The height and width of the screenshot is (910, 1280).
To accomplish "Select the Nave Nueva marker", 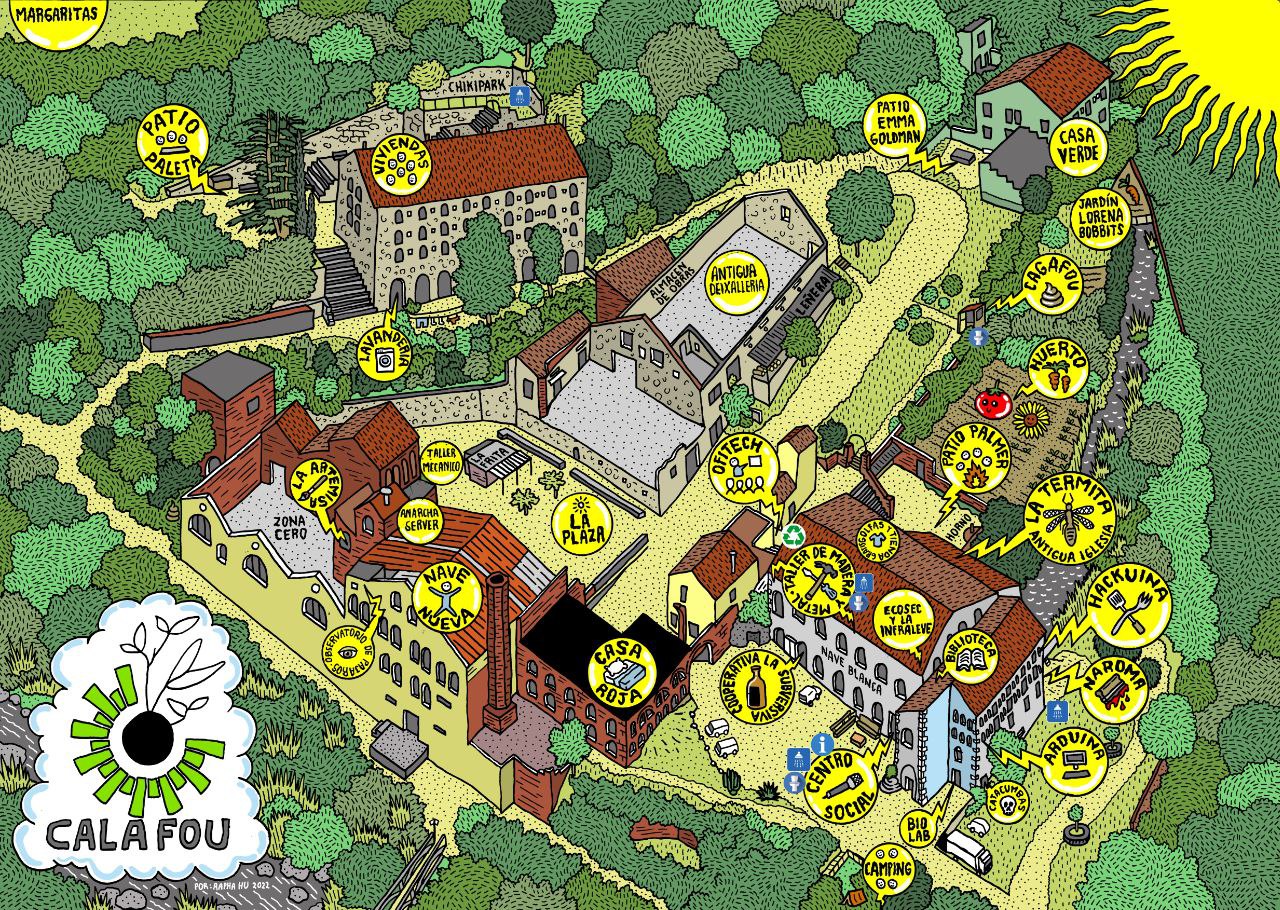I will tap(447, 597).
